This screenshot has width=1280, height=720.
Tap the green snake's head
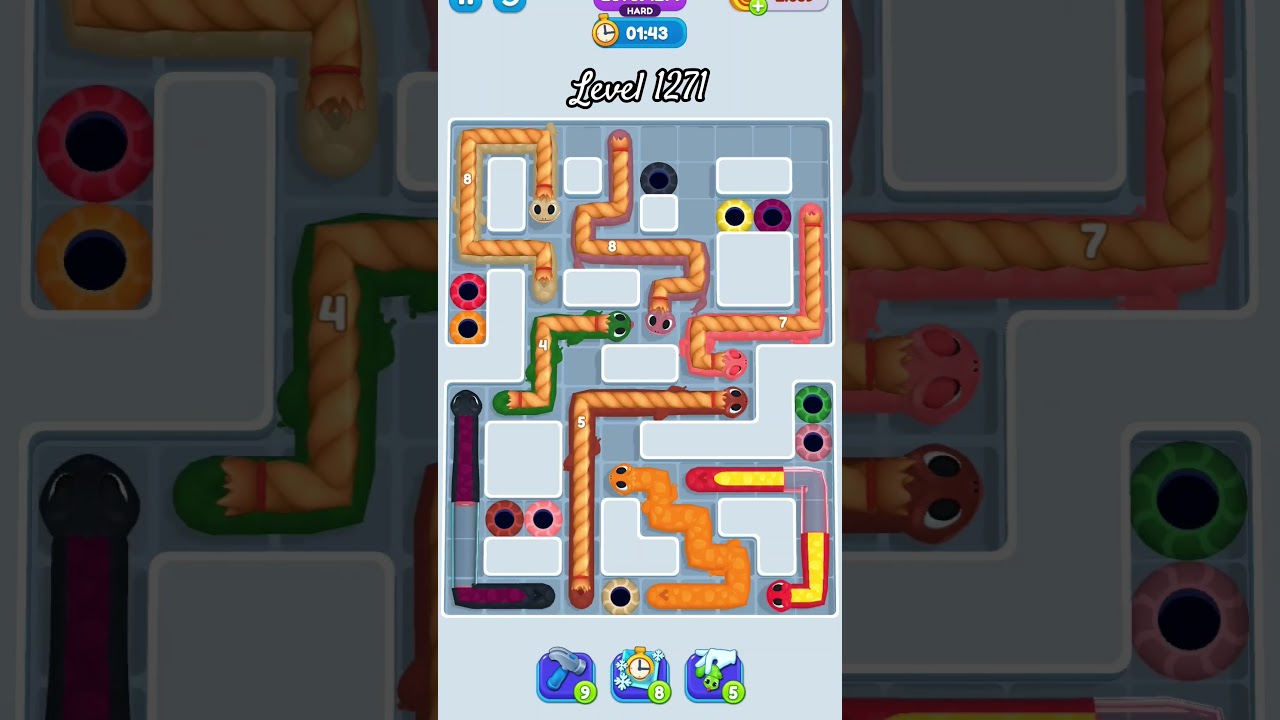617,325
